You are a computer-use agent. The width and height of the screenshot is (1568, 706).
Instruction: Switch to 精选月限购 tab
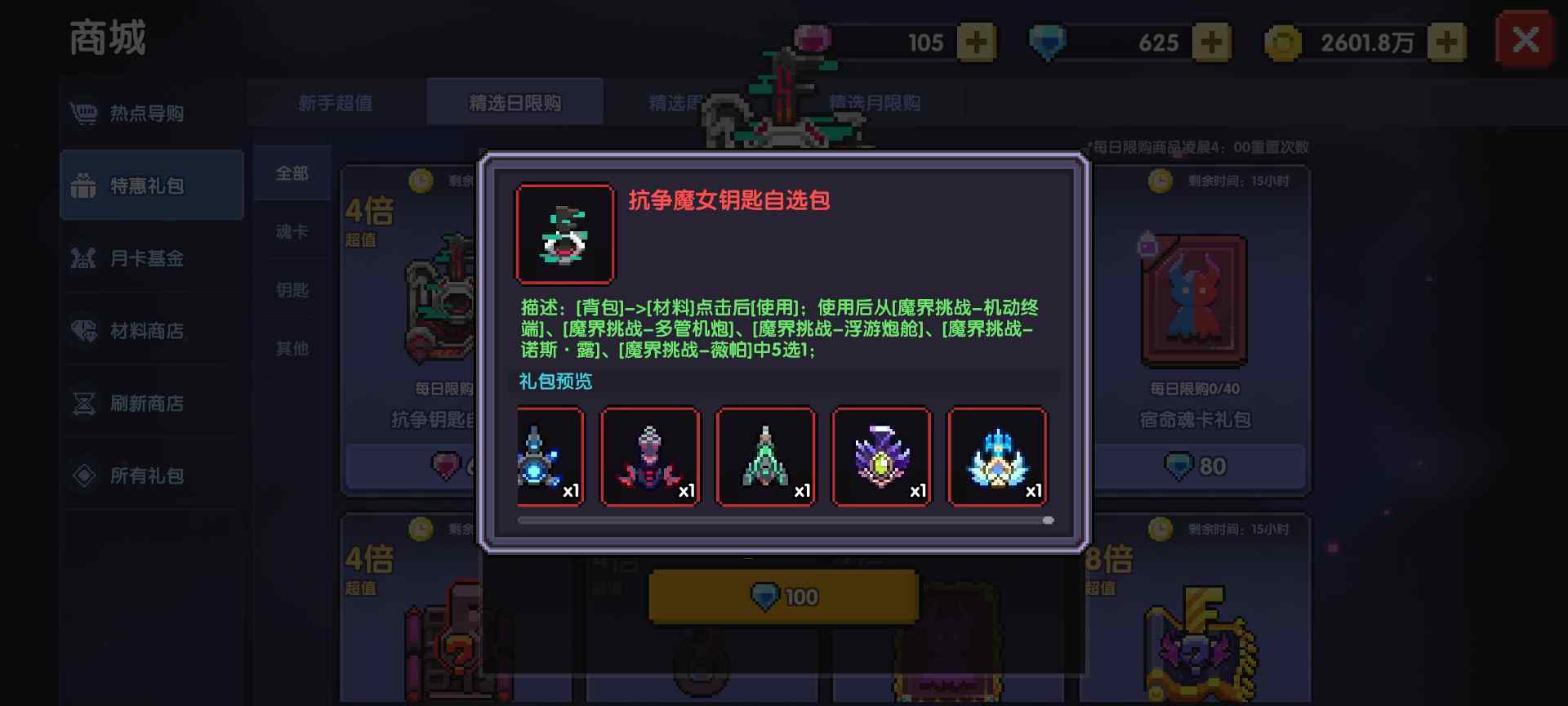875,103
